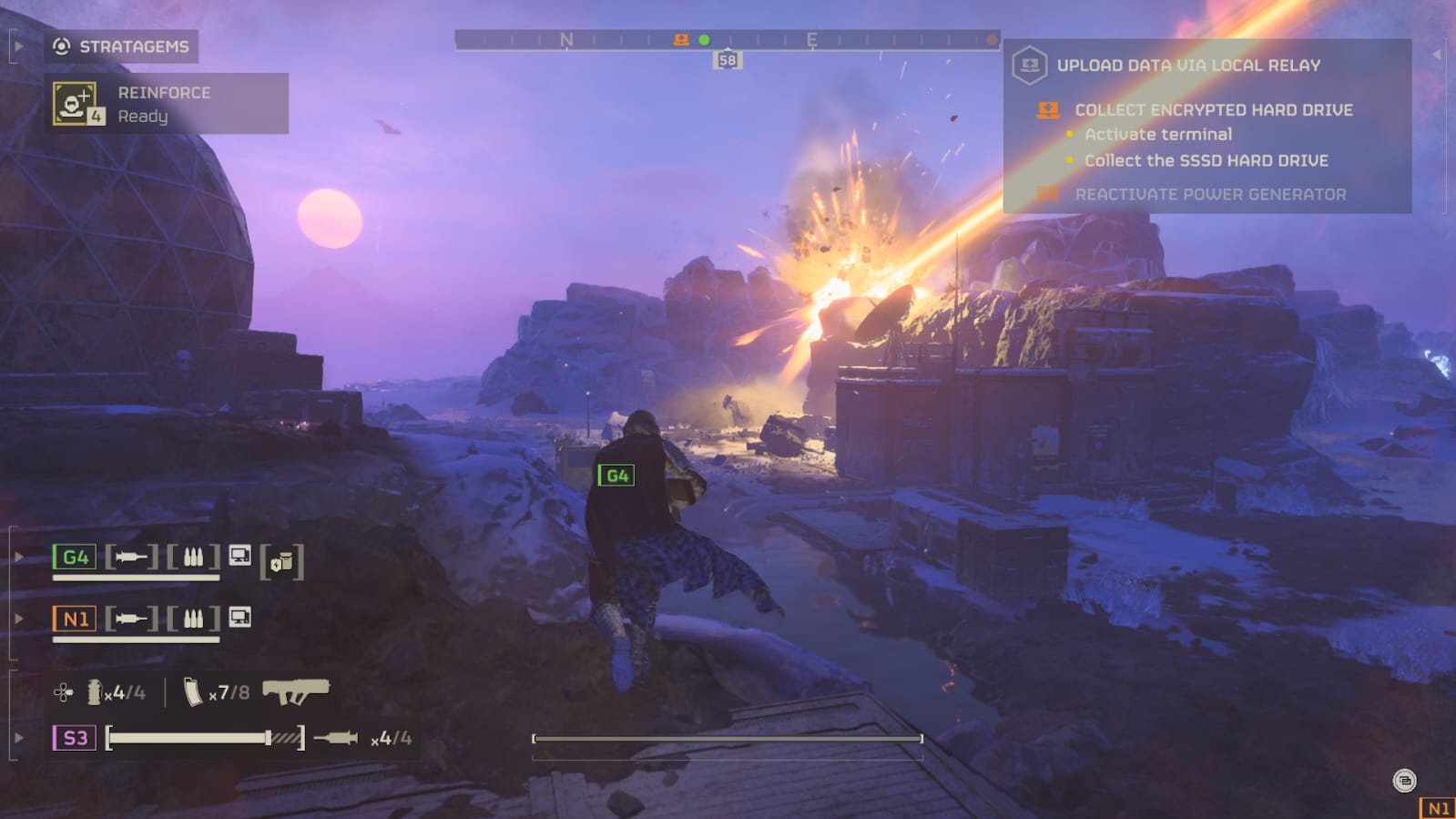
Task: Collapse the objective panel with the side arrow
Action: click(1437, 55)
